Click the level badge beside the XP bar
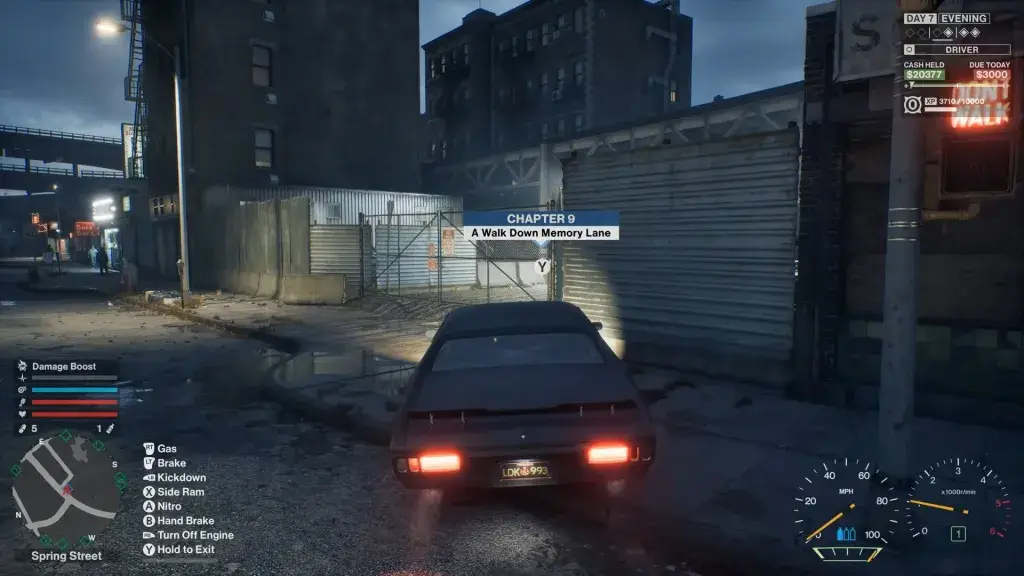 912,104
